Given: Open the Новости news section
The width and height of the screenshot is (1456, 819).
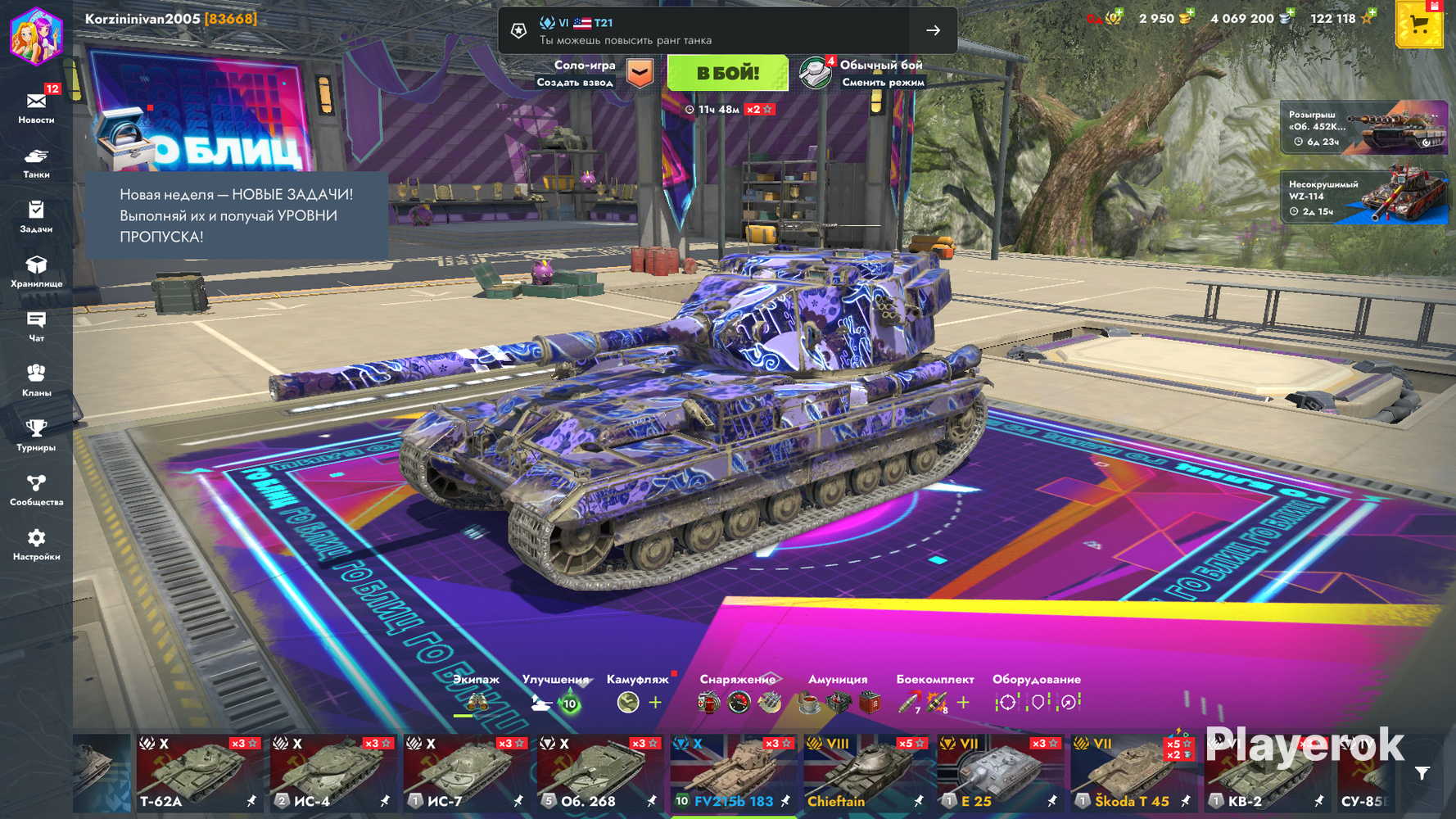Looking at the screenshot, I should pyautogui.click(x=36, y=107).
